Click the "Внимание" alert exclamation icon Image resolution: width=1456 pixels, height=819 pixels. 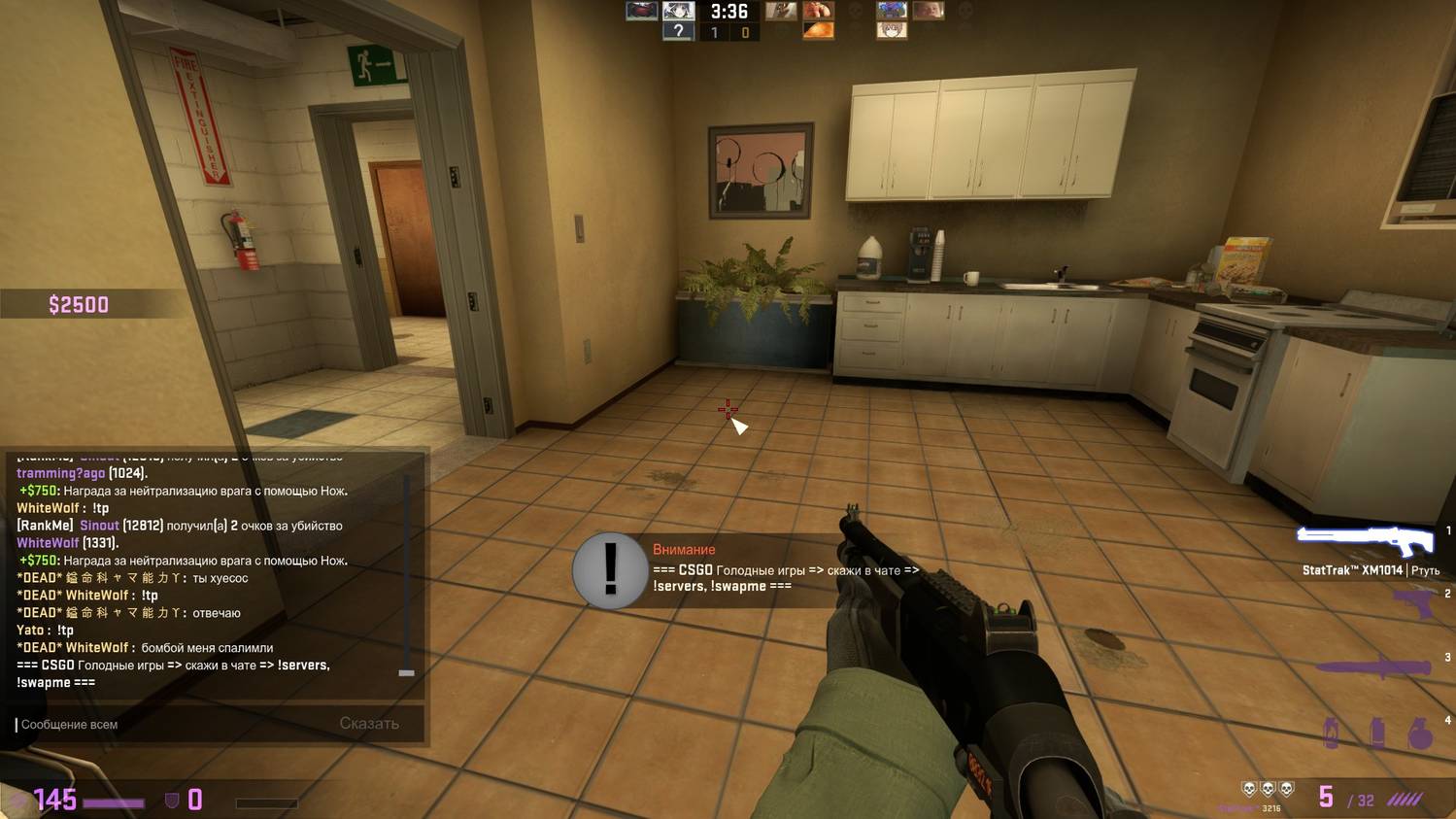(x=609, y=570)
